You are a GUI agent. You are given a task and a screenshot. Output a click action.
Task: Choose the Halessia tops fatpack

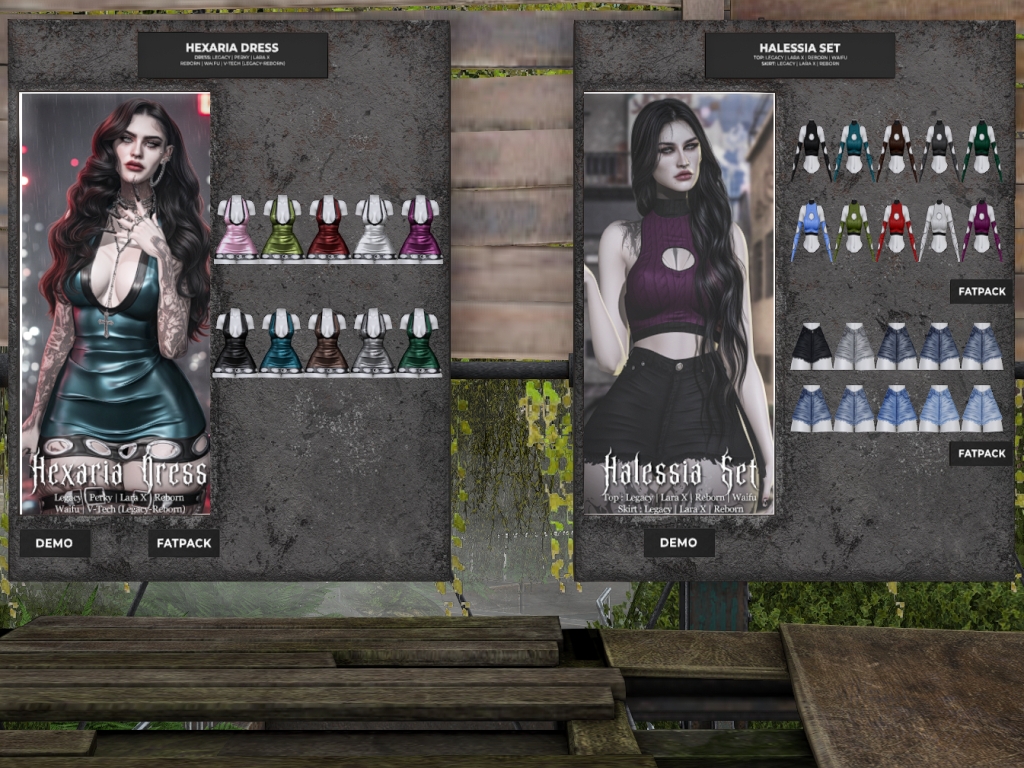pyautogui.click(x=981, y=291)
